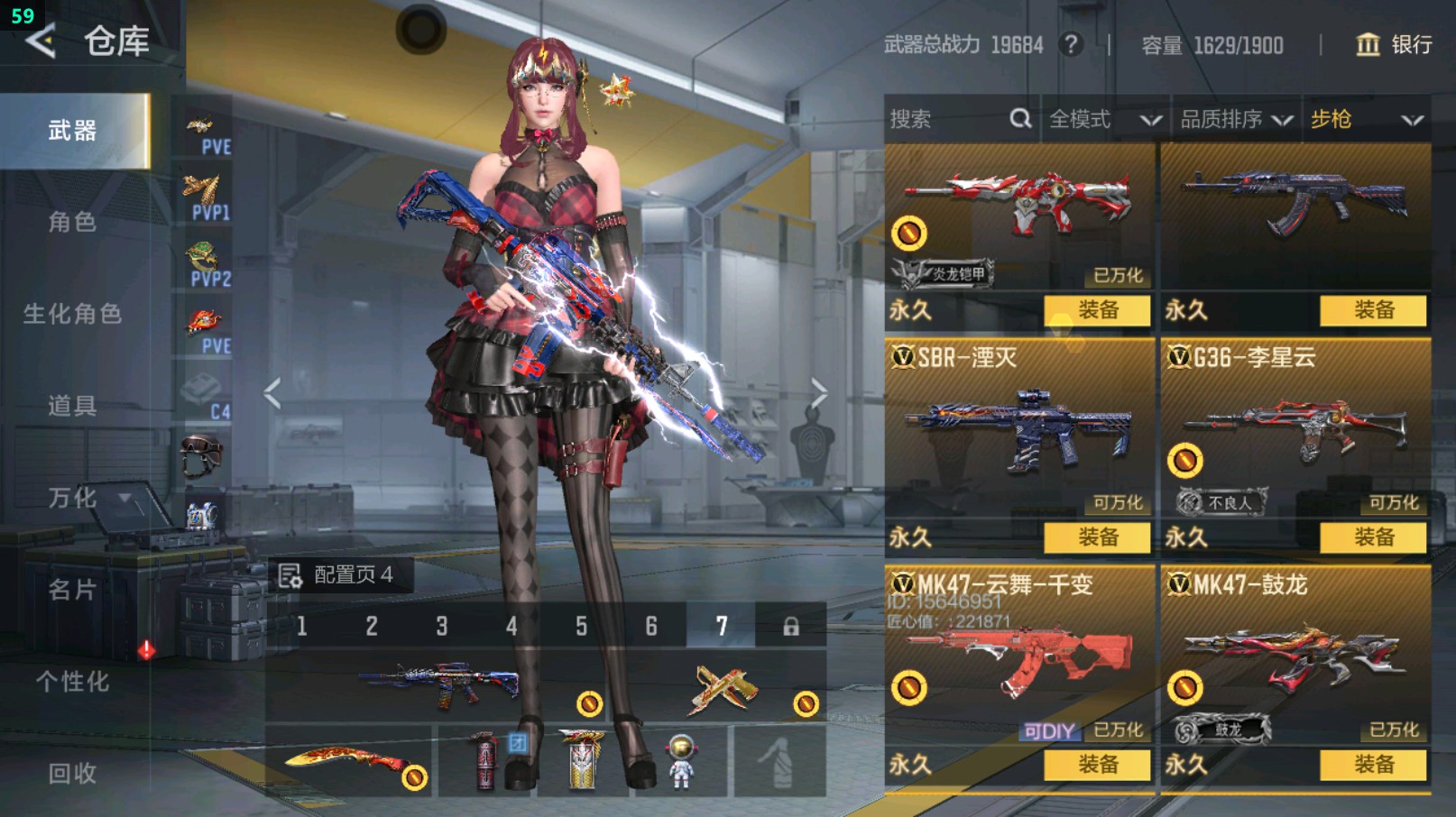Viewport: 1456px width, 817px height.
Task: Click the weapon search field
Action: 947,119
